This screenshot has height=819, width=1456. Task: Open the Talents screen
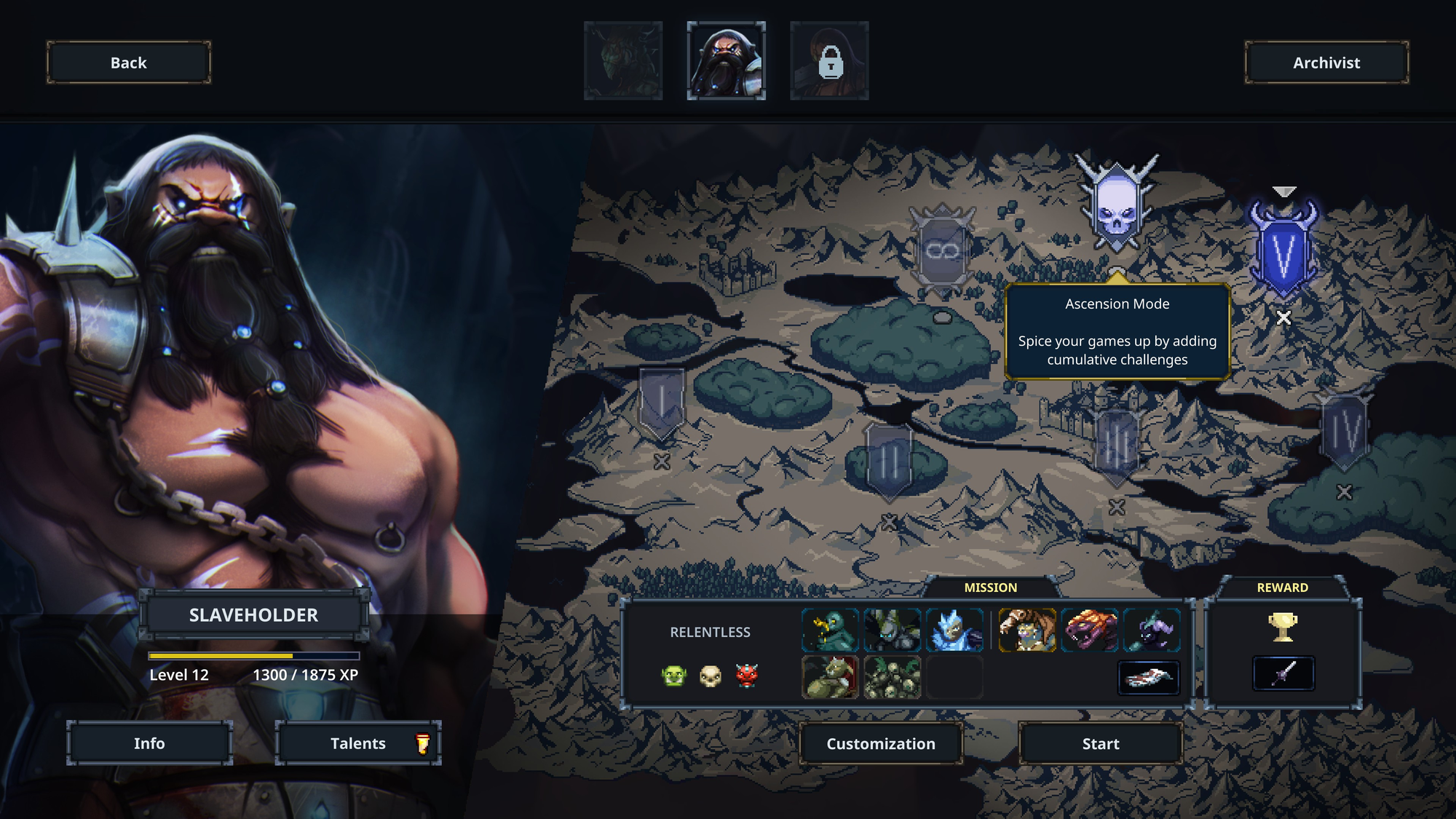358,743
